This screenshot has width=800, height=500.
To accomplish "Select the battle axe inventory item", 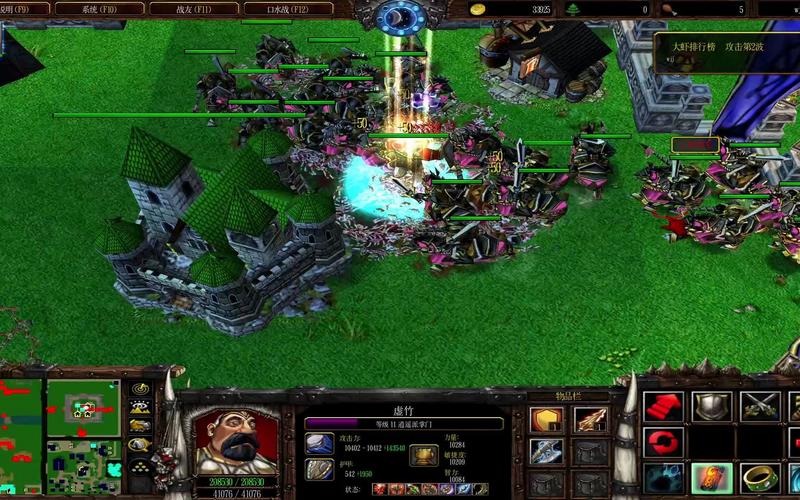I will click(x=546, y=452).
